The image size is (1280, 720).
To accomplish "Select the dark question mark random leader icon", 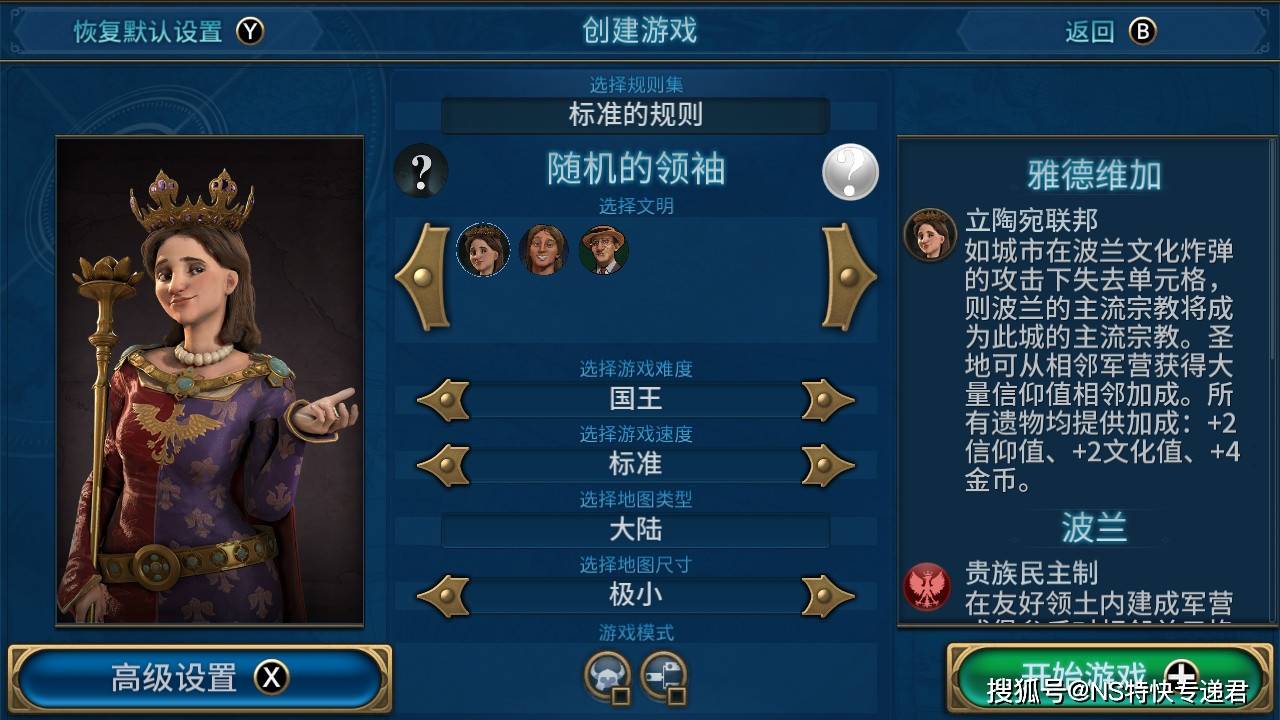I will [421, 171].
